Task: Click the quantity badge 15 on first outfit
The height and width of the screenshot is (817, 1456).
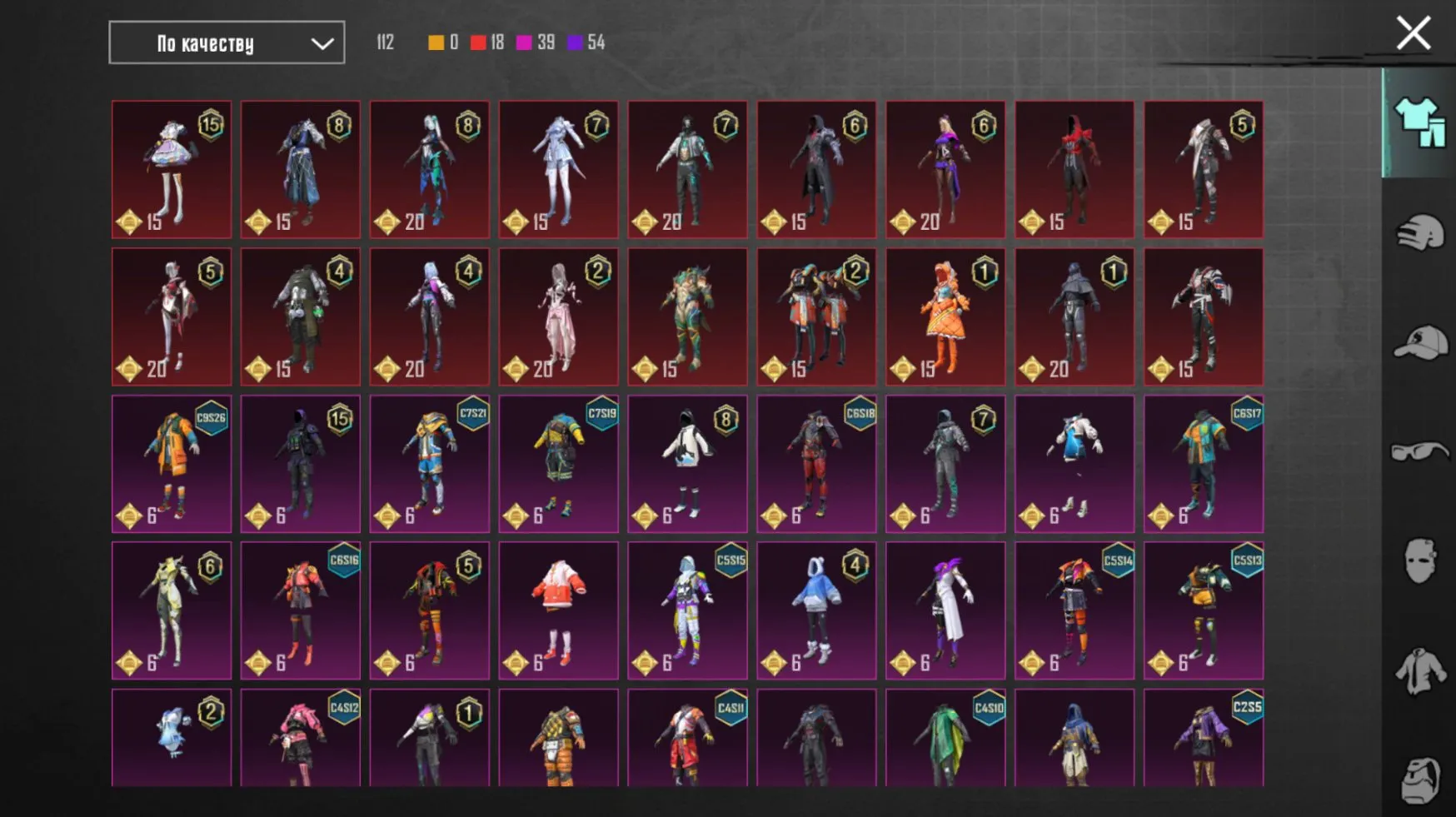Action: point(212,123)
